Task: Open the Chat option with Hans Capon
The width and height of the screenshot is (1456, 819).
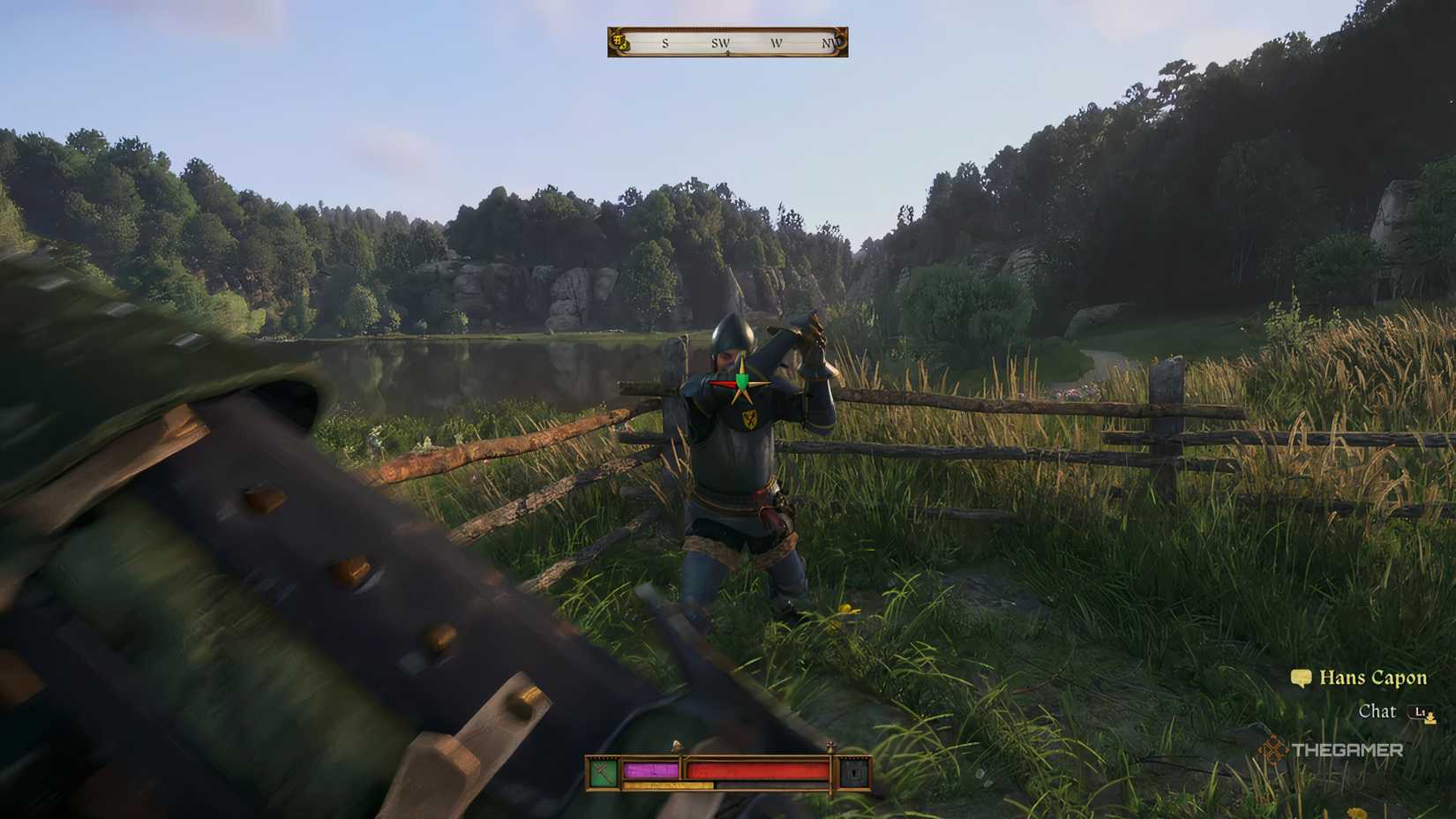Action: 1378,711
